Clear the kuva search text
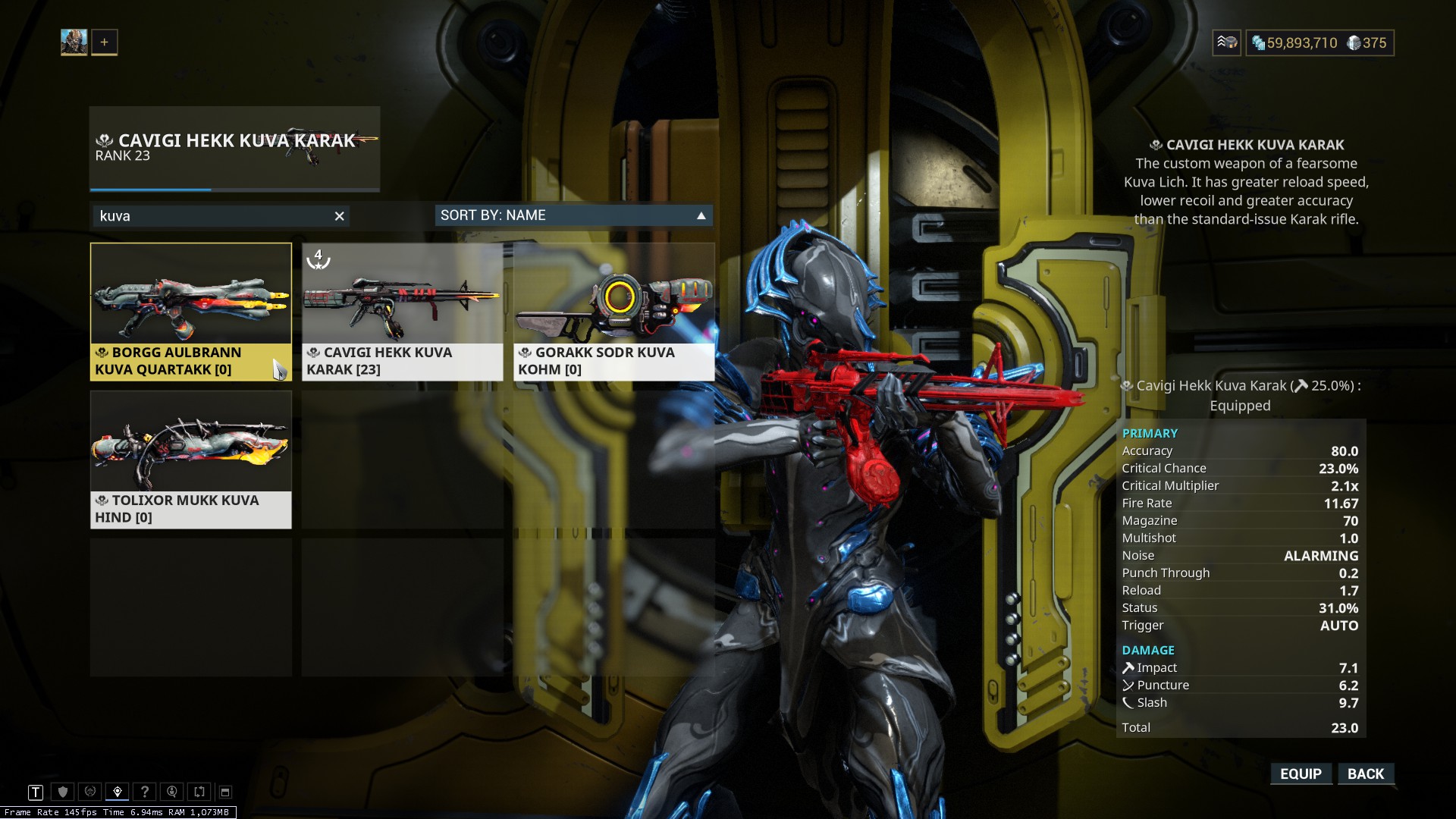1456x819 pixels. pos(340,216)
